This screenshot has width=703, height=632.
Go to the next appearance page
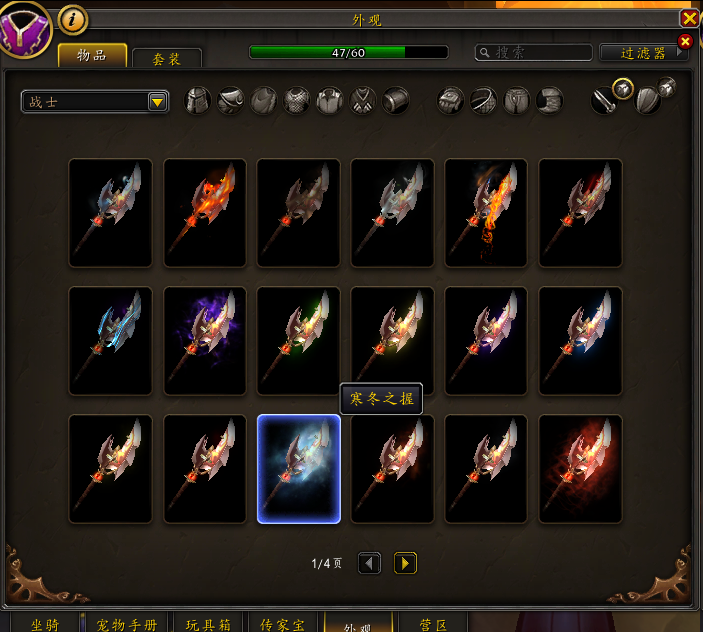point(405,563)
